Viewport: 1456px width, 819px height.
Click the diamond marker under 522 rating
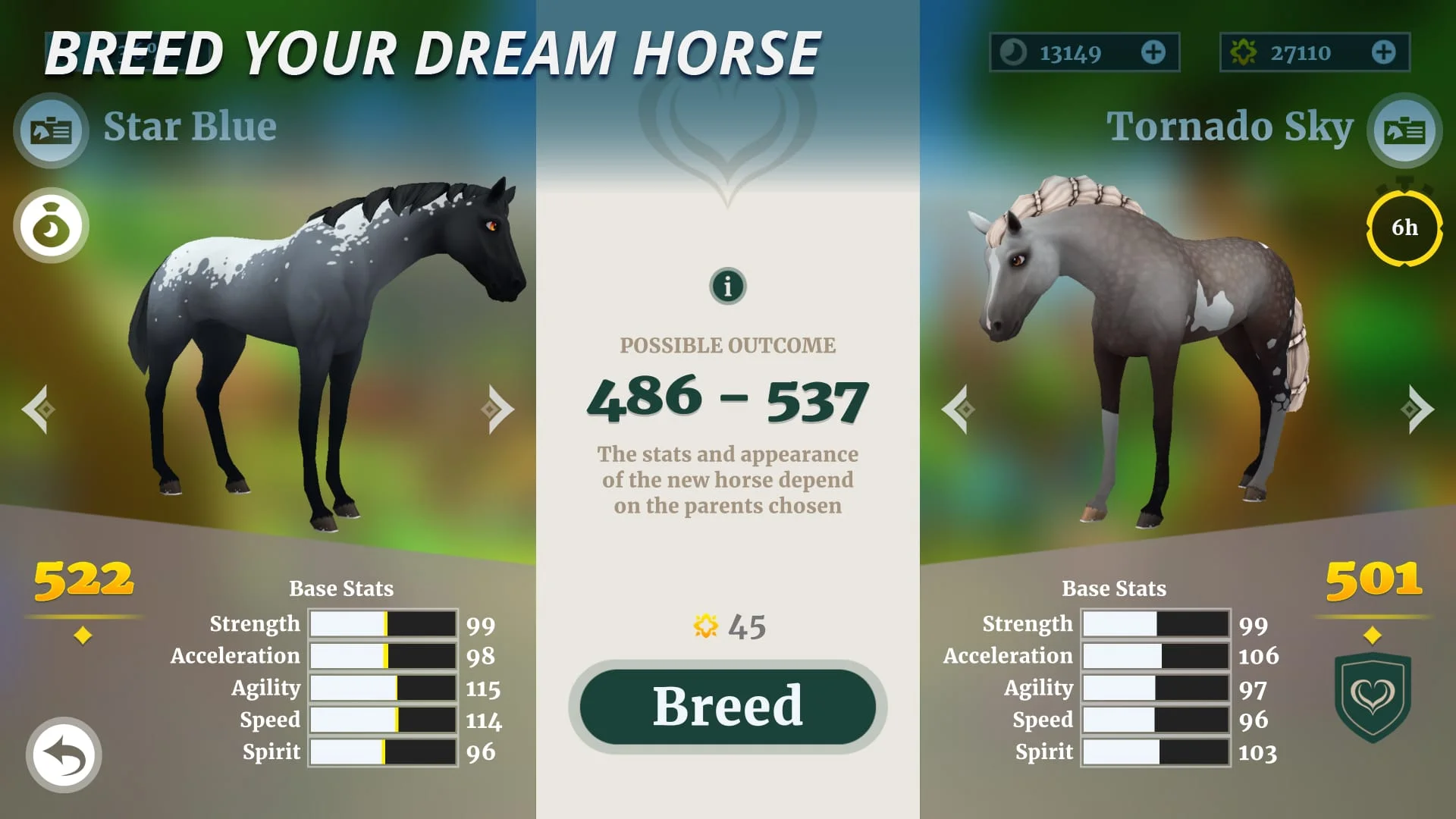click(x=83, y=635)
